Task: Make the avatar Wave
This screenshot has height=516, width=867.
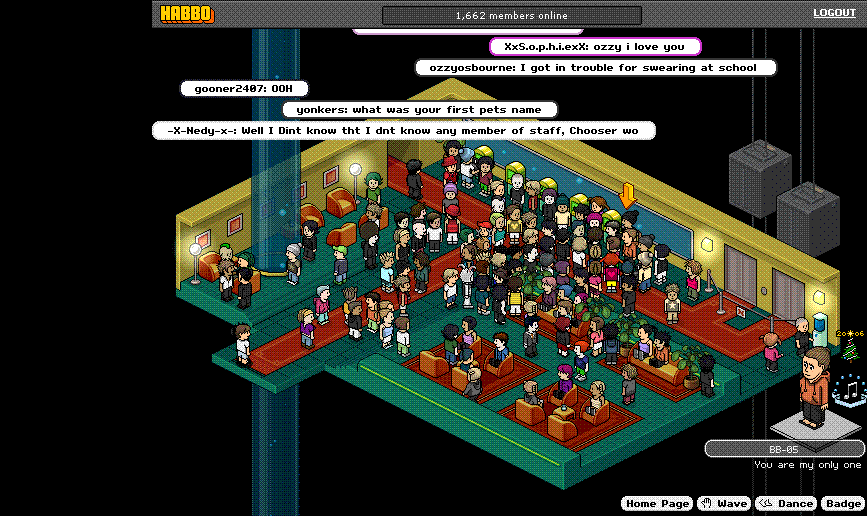Action: pos(723,504)
